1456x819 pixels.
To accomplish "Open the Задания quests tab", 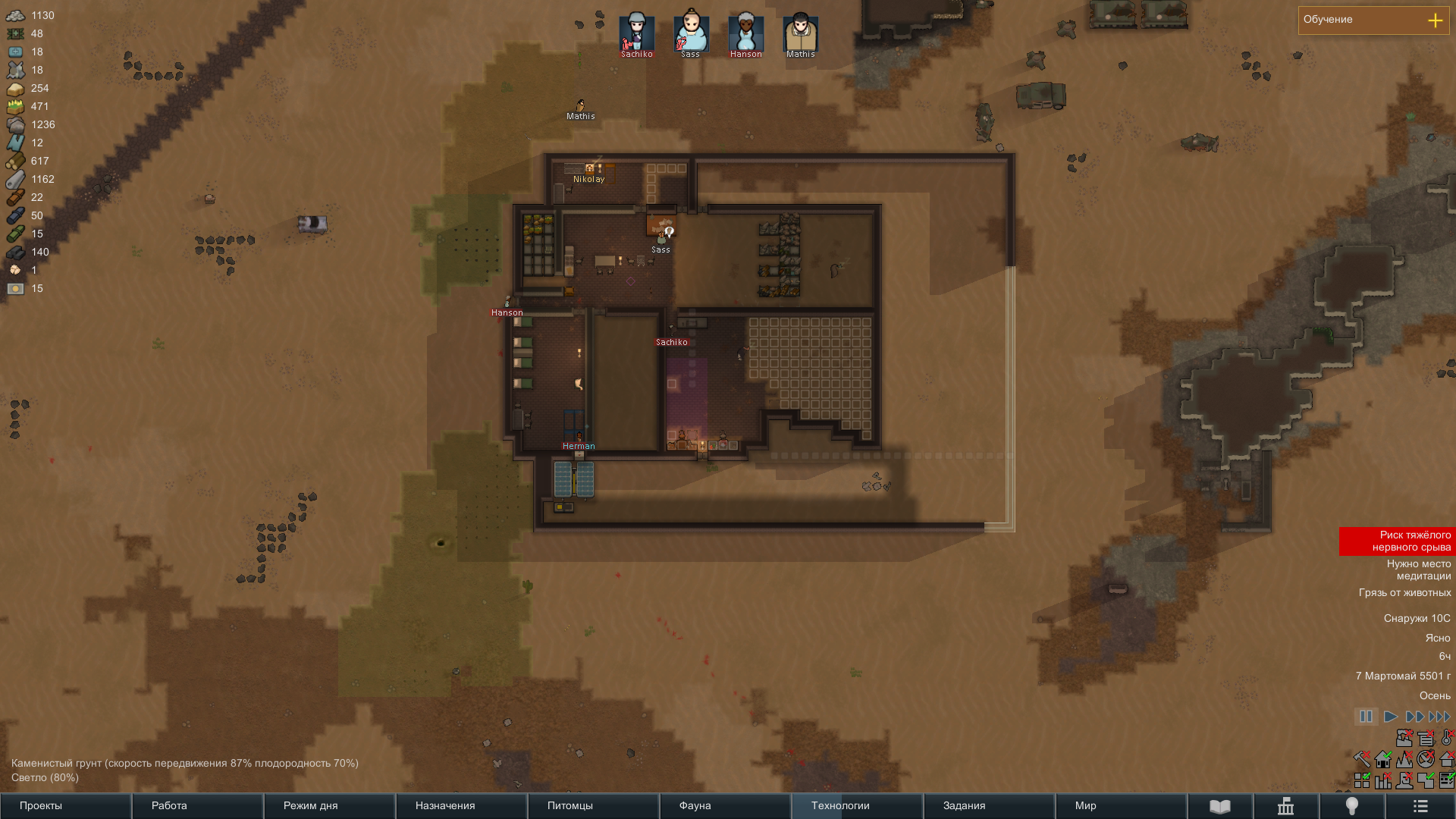I will 989,805.
